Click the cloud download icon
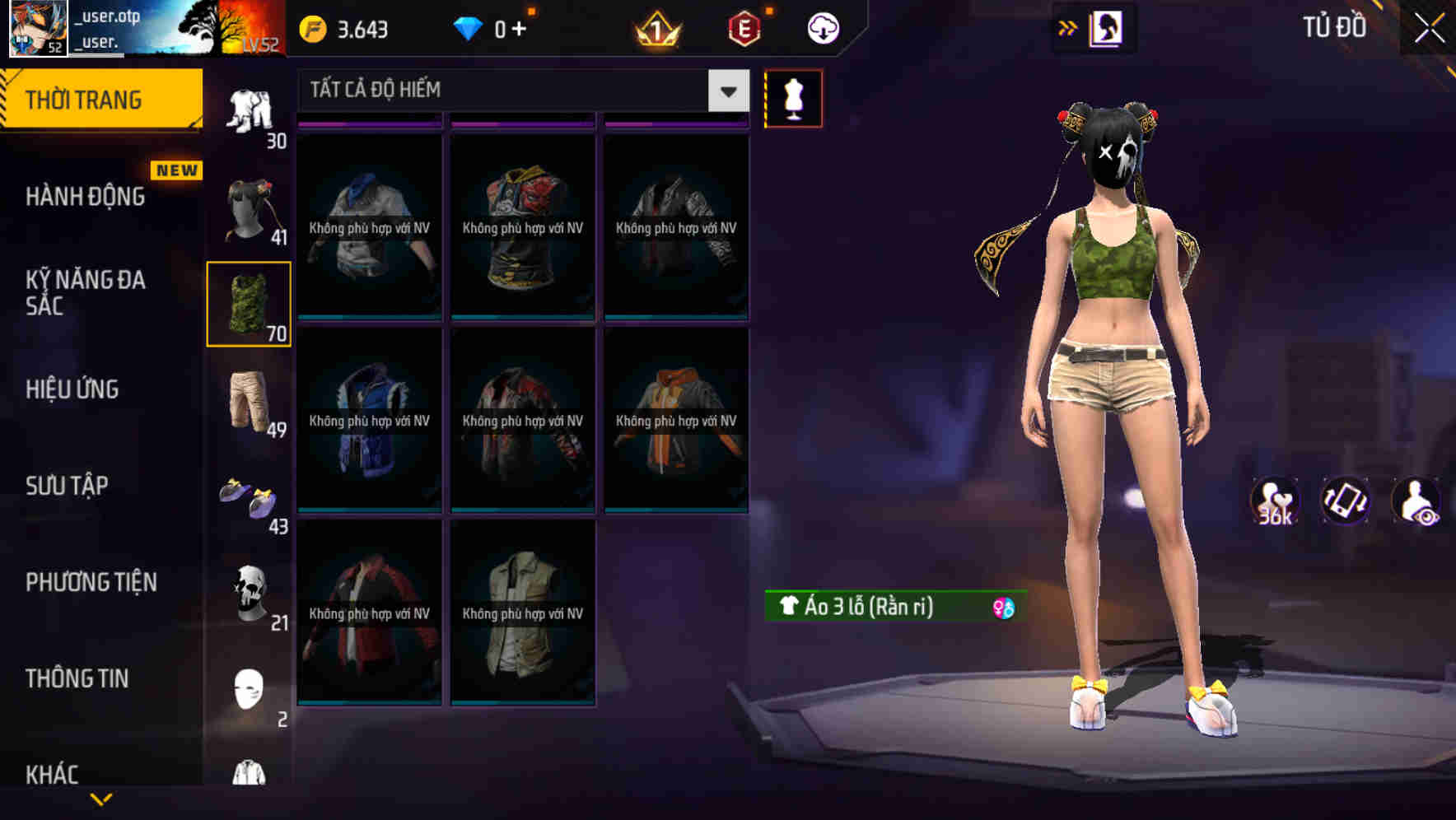1456x820 pixels. [822, 27]
